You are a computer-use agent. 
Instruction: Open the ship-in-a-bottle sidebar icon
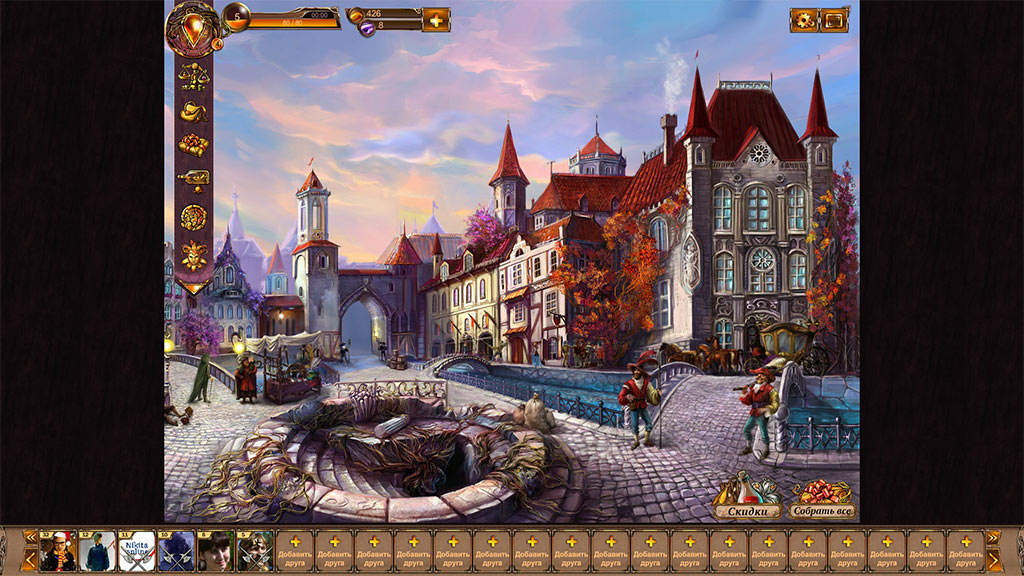coord(193,180)
